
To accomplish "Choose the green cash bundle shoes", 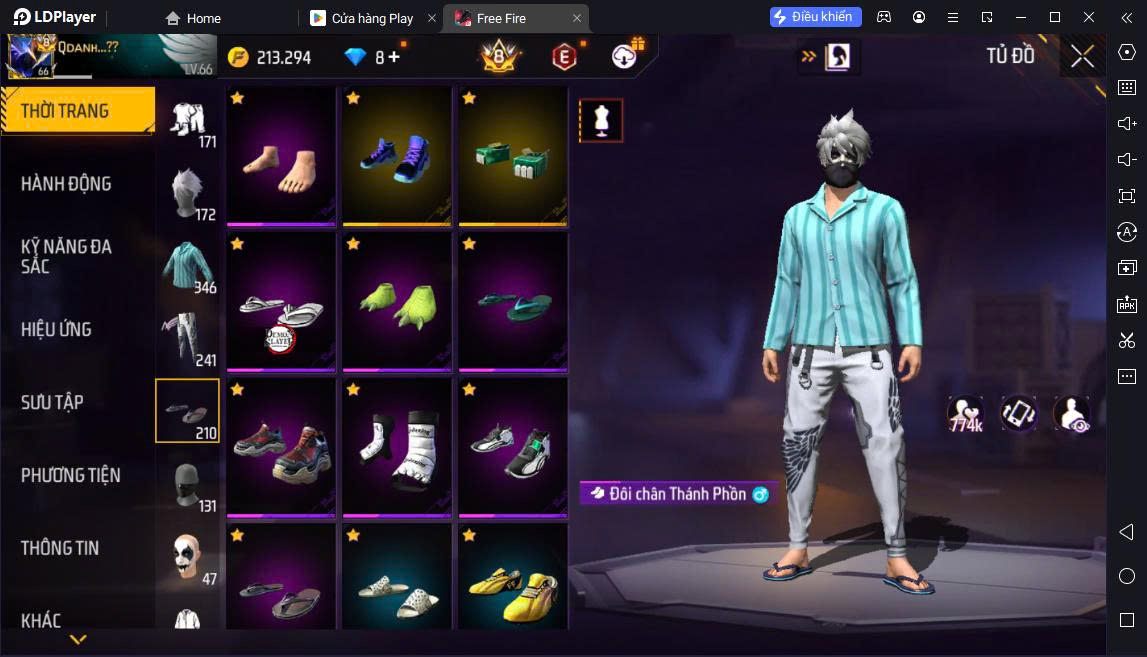I will click(x=513, y=156).
